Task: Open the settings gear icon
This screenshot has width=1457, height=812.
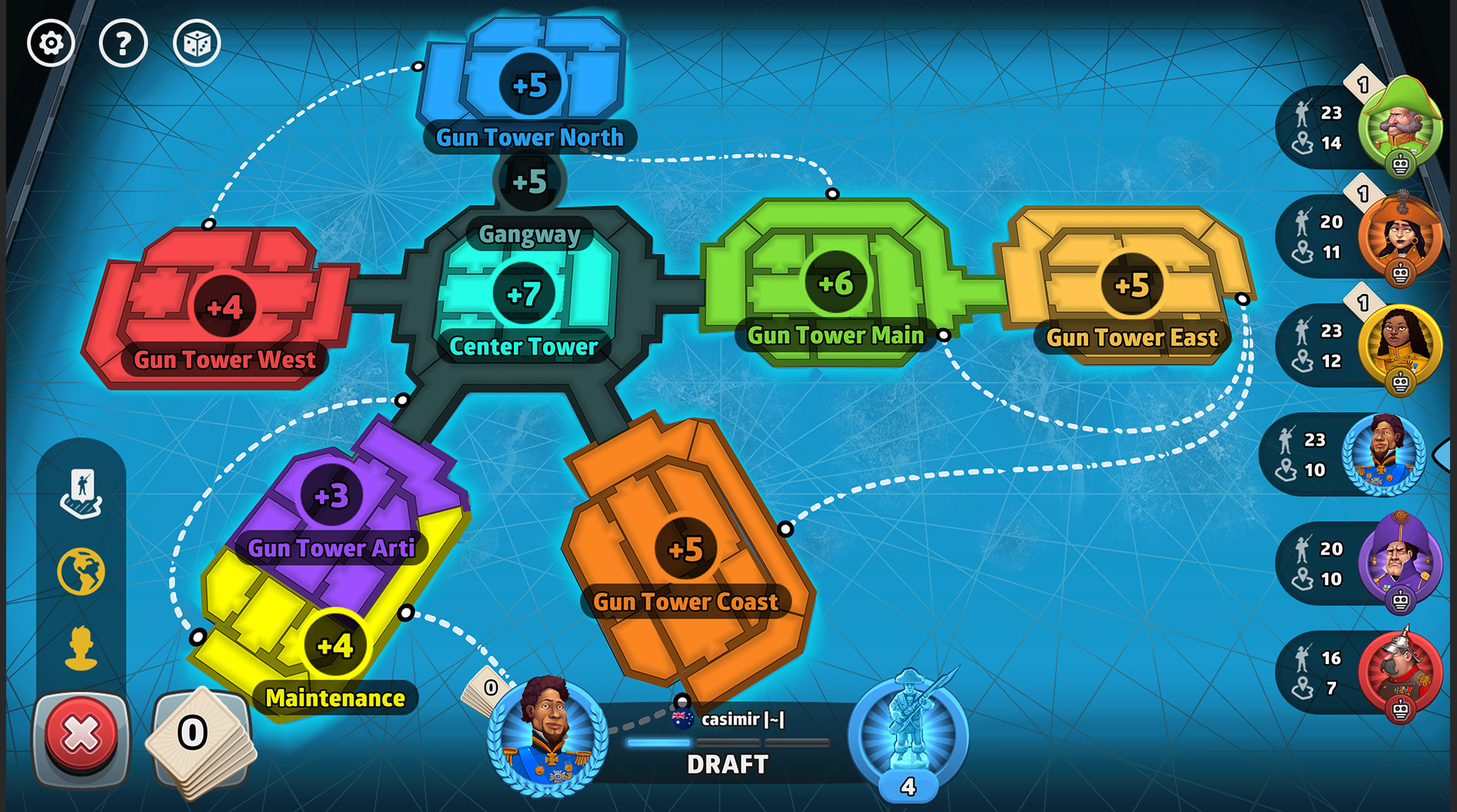Action: click(x=49, y=43)
